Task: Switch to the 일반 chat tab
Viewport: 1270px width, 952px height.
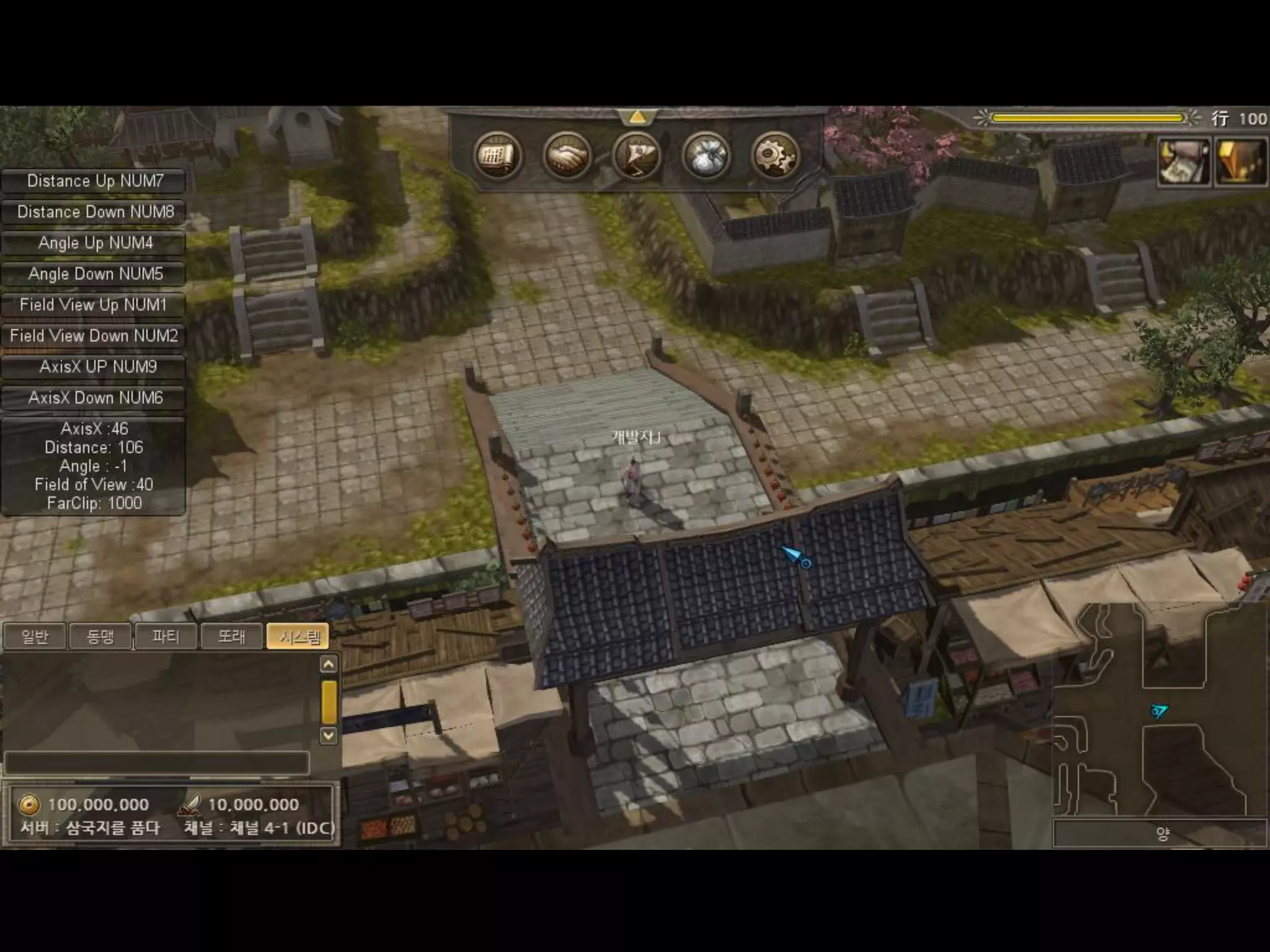Action: (35, 637)
